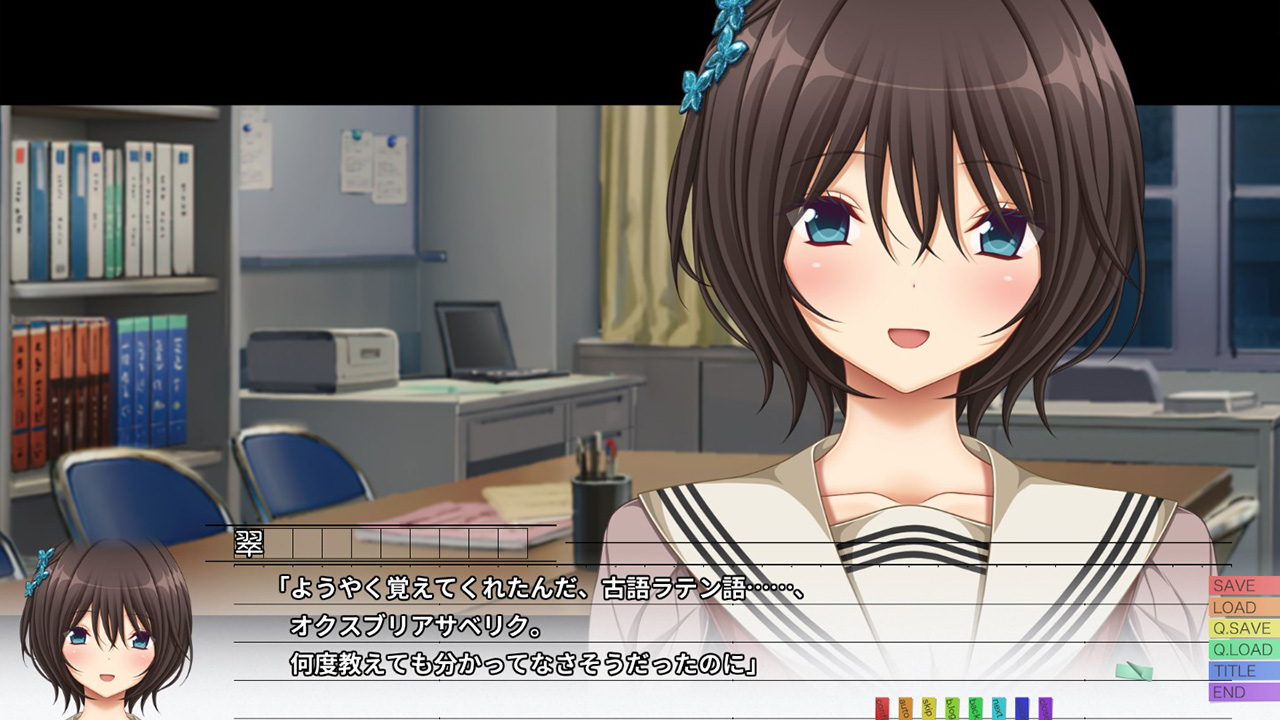Viewport: 1280px width, 720px height.
Task: Open the red config tab
Action: [882, 708]
